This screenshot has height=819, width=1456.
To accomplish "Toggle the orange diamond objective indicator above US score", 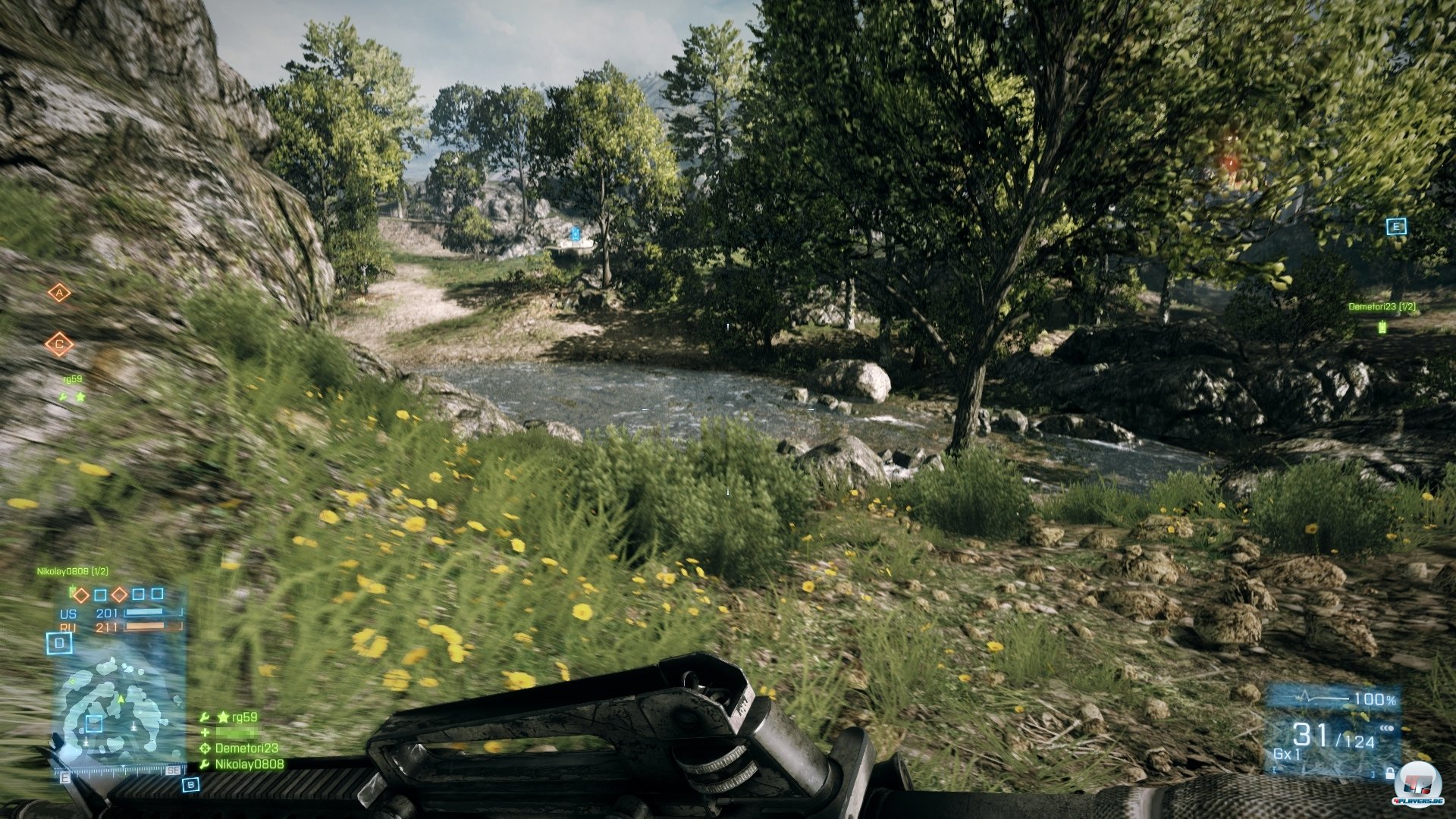I will click(81, 595).
